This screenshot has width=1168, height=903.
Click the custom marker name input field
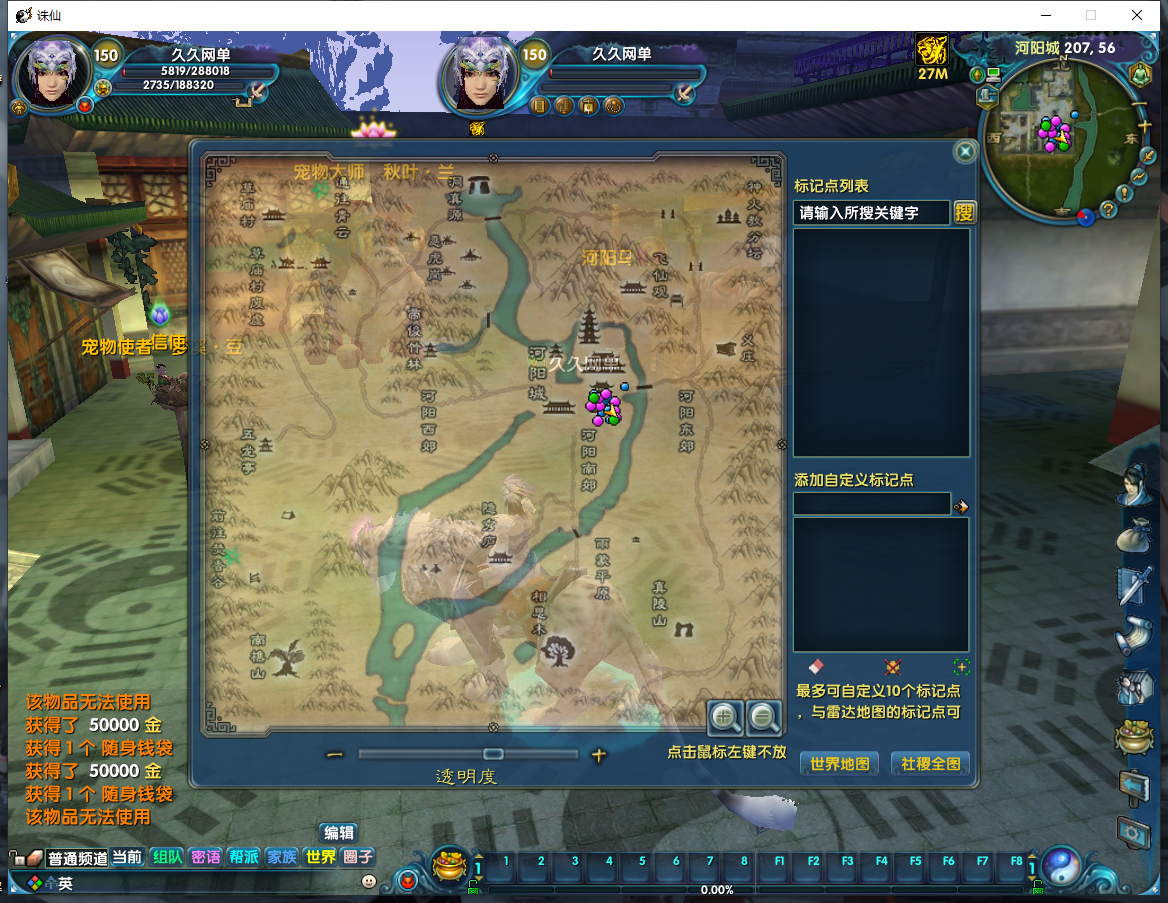pyautogui.click(x=871, y=505)
